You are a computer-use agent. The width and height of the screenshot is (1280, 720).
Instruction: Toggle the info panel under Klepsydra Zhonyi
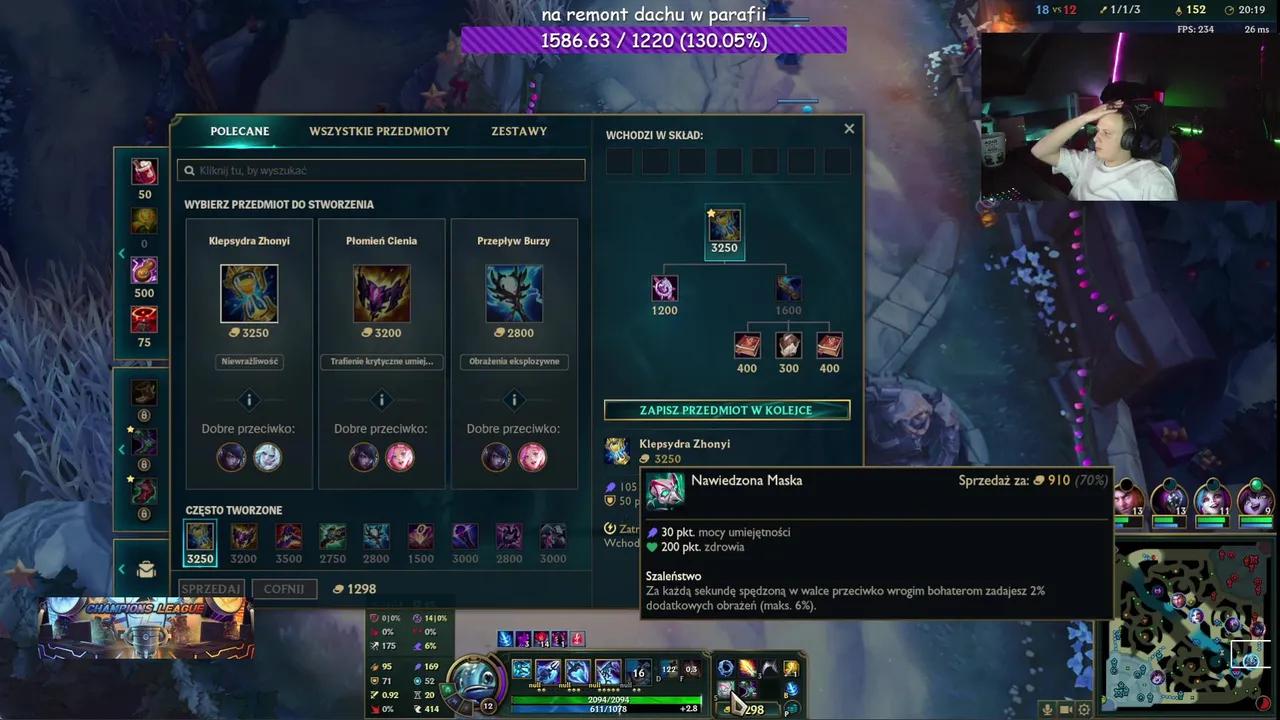tap(249, 399)
